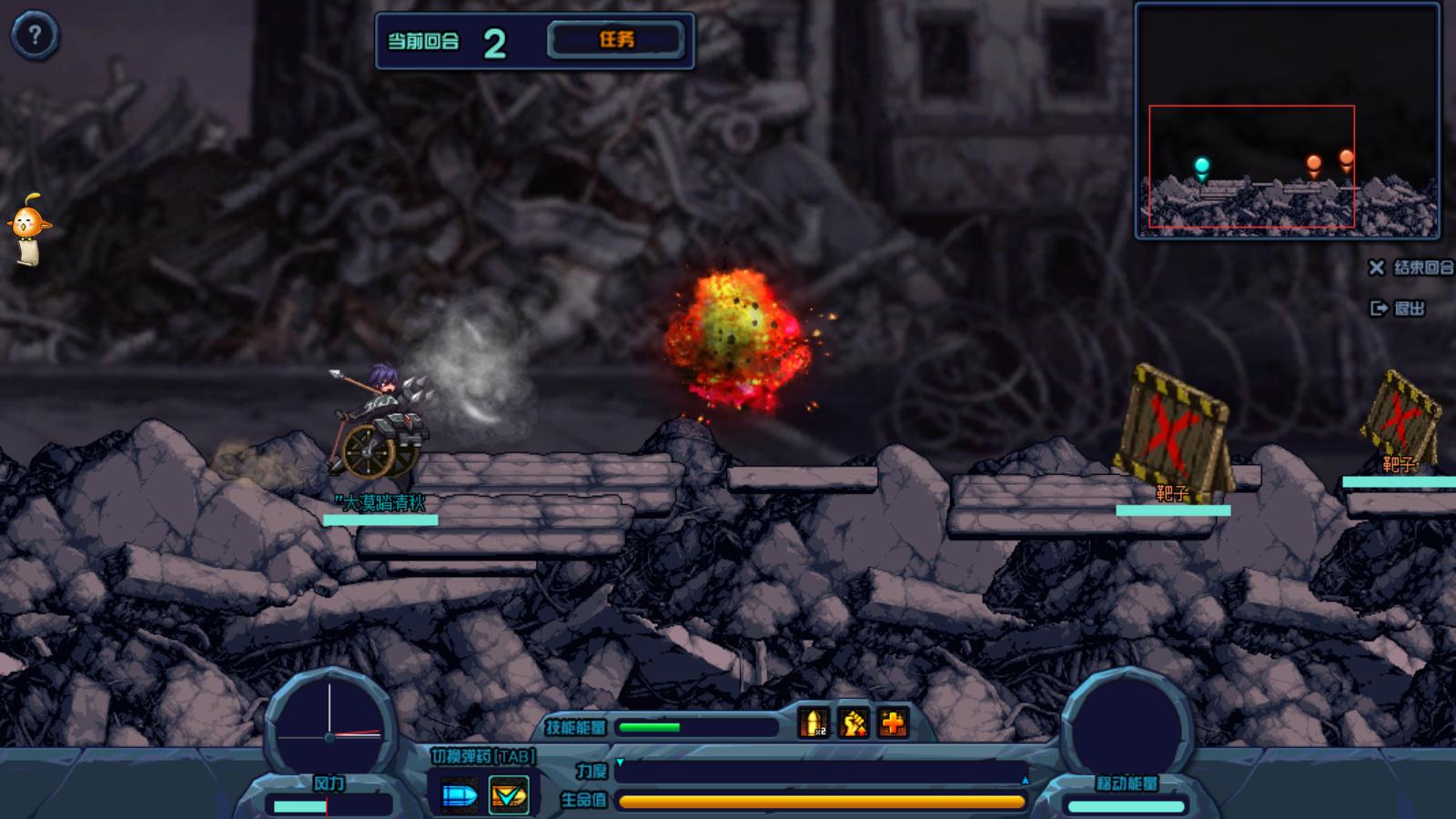The image size is (1456, 819).
Task: Open the help question mark button
Action: 35,36
